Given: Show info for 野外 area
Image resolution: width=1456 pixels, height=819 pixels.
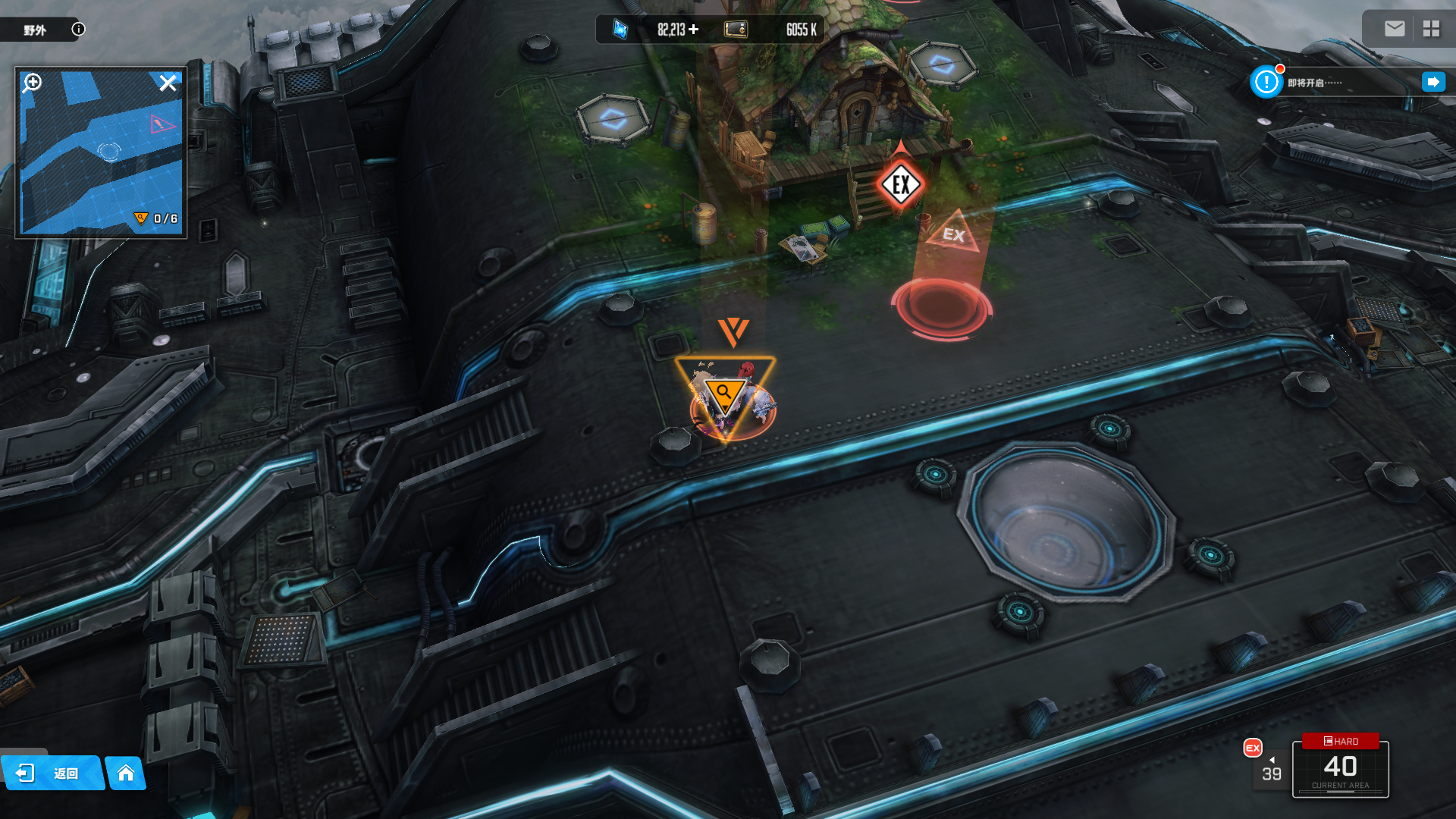Looking at the screenshot, I should point(78,30).
